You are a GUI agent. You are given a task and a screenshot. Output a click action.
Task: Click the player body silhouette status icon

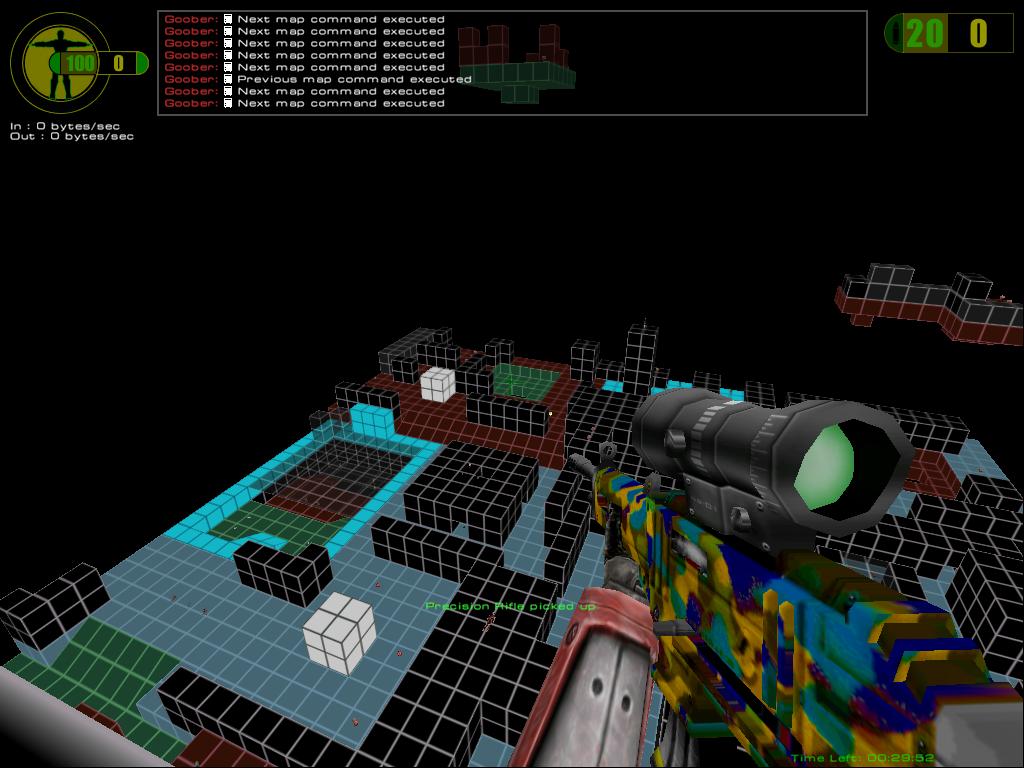pos(56,61)
